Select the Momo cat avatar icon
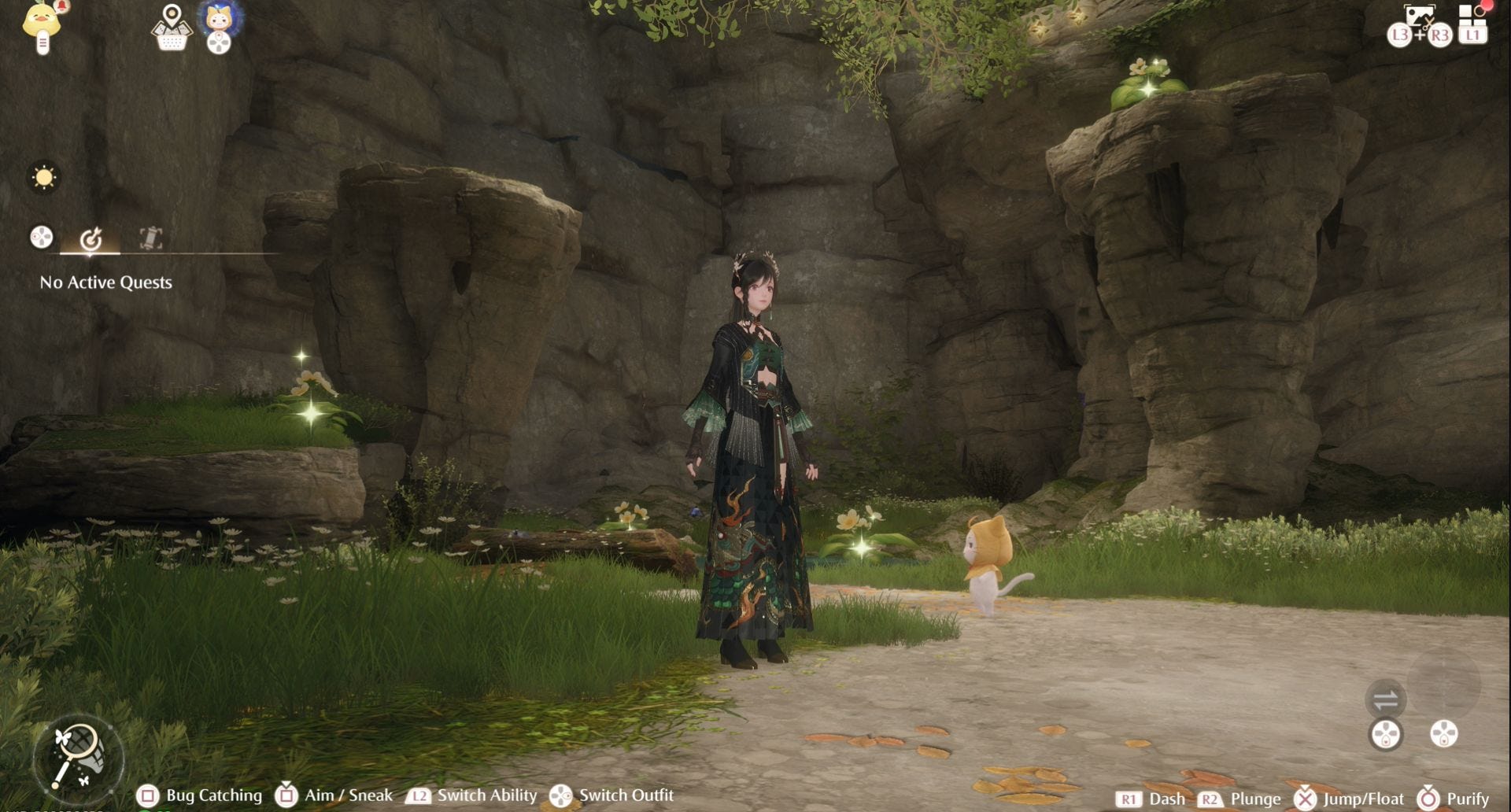Image resolution: width=1511 pixels, height=812 pixels. [x=219, y=19]
